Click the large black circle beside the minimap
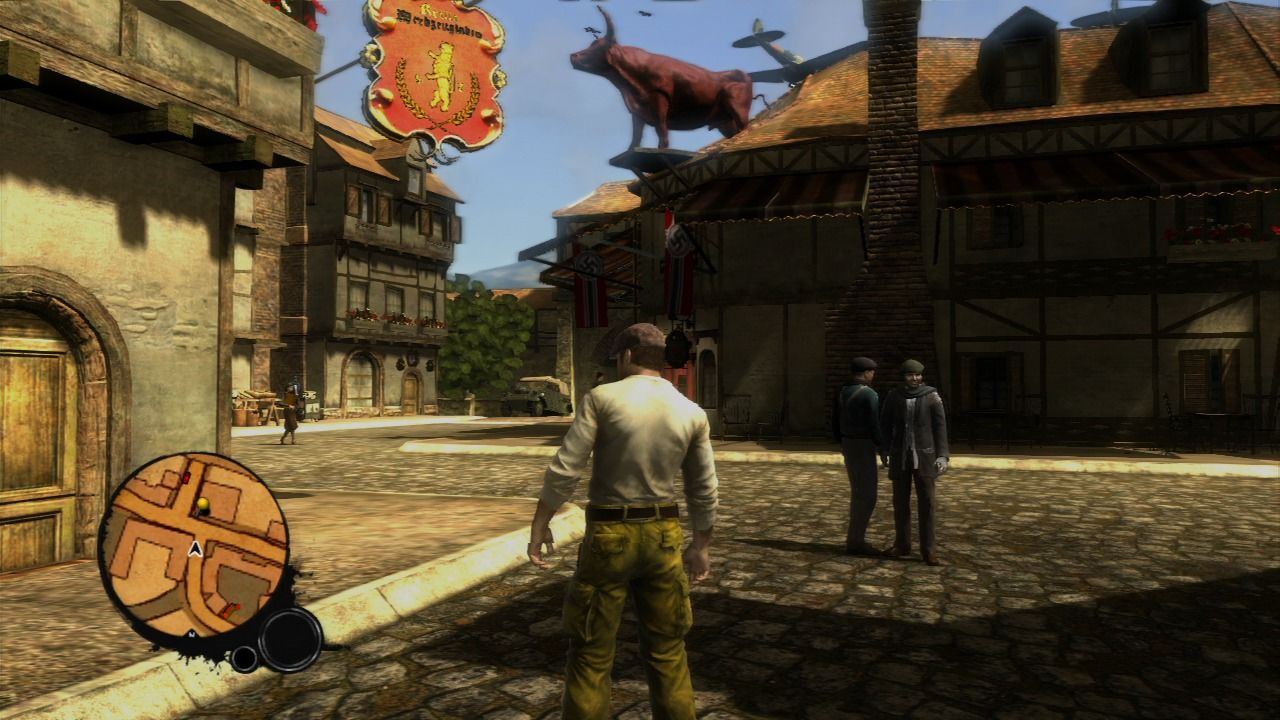Image resolution: width=1280 pixels, height=720 pixels. (x=289, y=640)
